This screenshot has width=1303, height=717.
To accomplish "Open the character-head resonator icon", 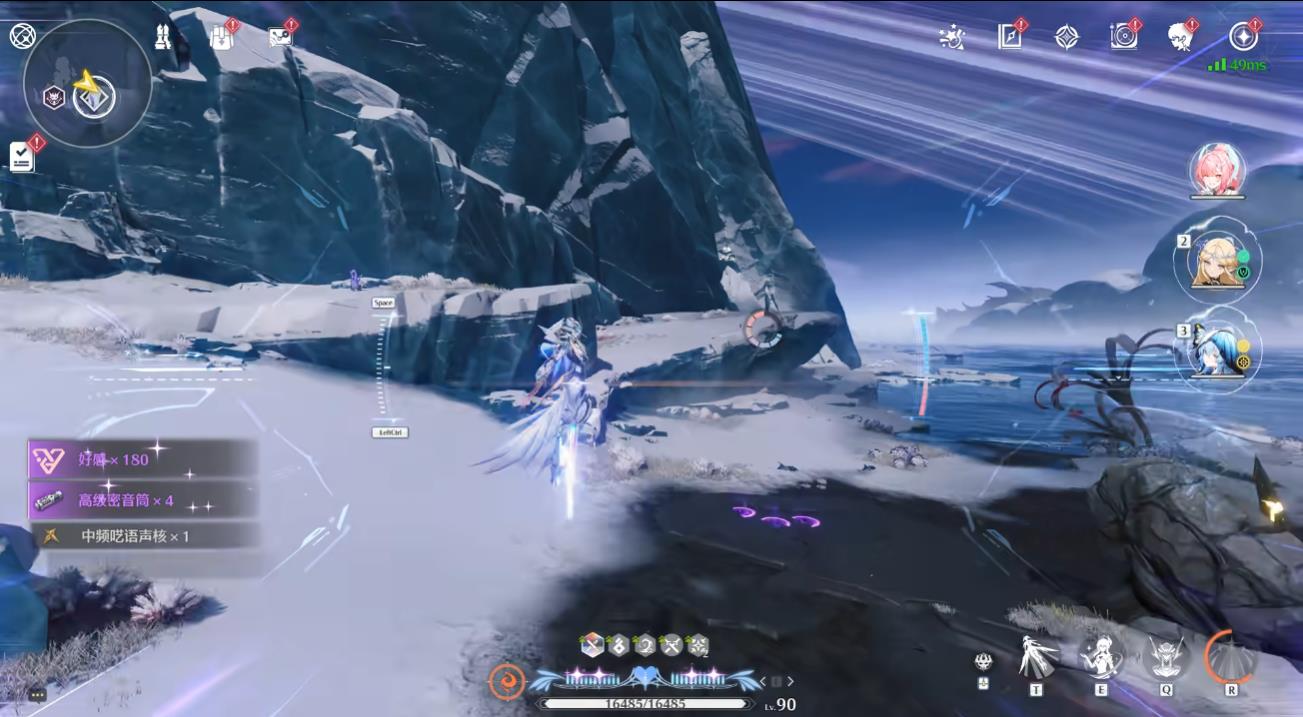I will pyautogui.click(x=1181, y=37).
